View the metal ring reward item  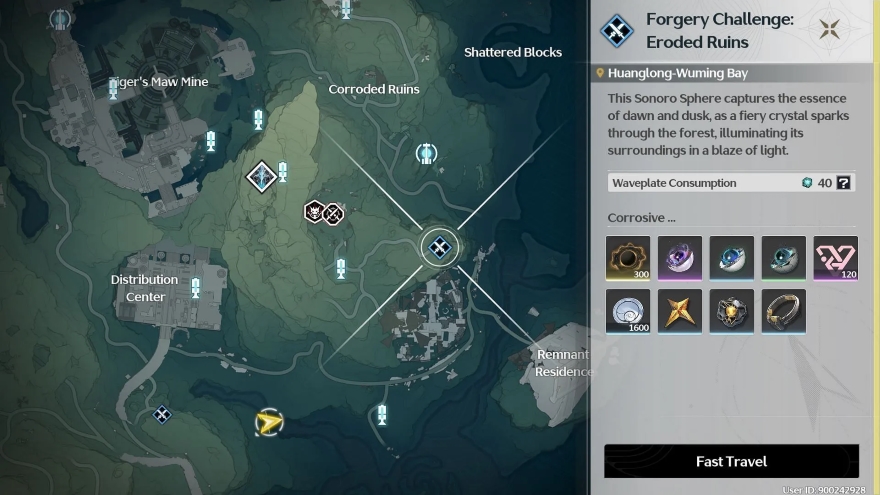[783, 312]
